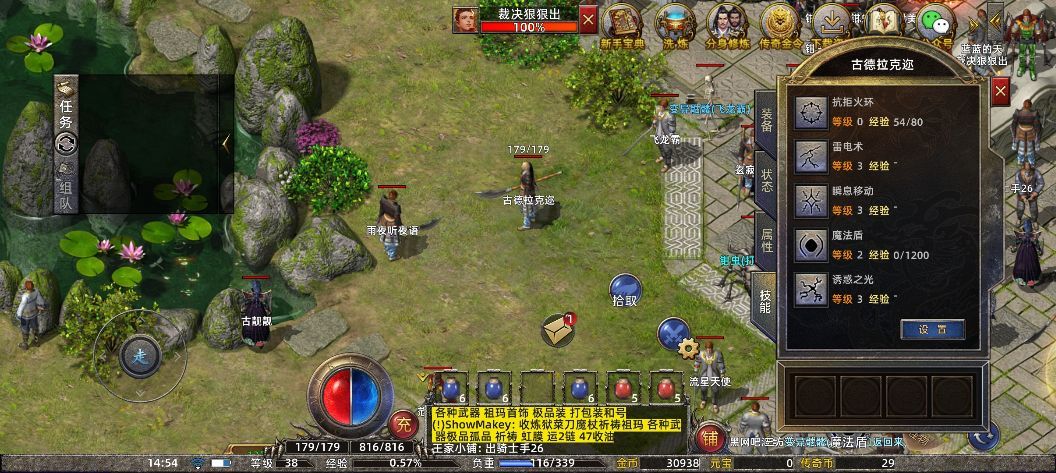The image size is (1056, 473).
Task: Click the 设置 button in the skill panel
Action: pyautogui.click(x=932, y=329)
